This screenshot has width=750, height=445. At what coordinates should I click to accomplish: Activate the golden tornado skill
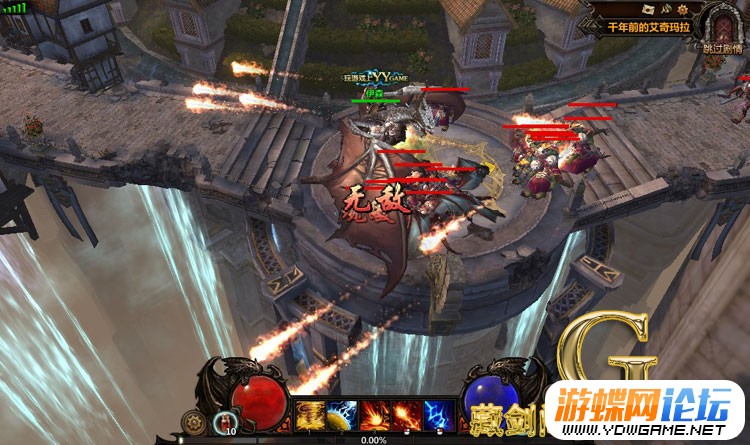[310, 414]
